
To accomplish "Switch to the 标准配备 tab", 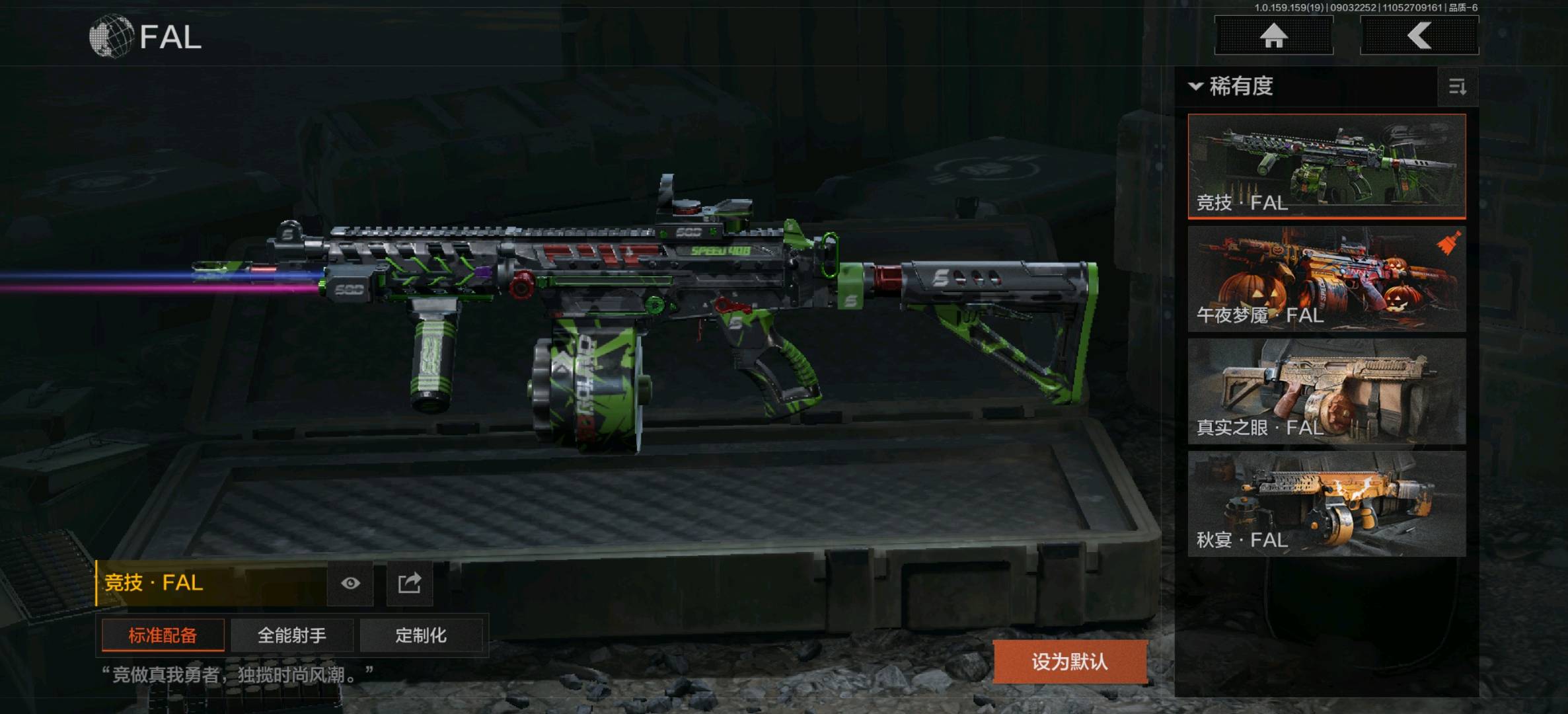I will [163, 635].
